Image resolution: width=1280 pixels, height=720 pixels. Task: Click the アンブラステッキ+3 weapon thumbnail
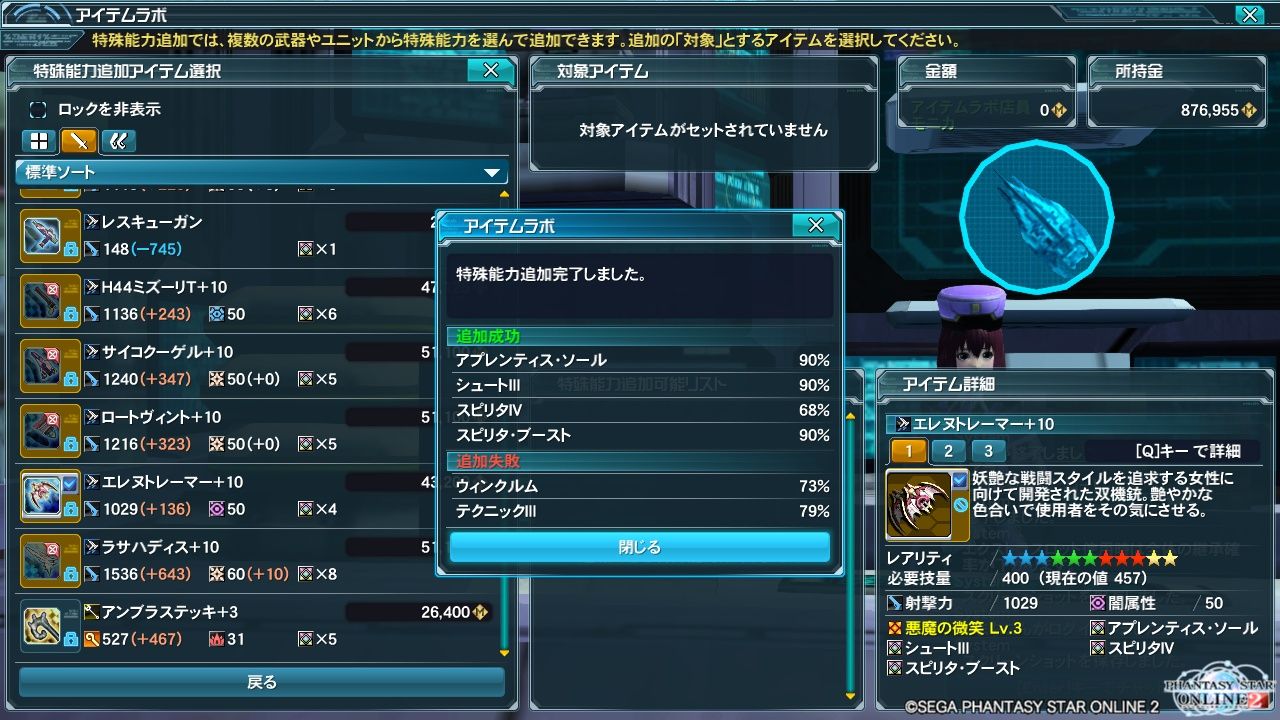click(44, 625)
